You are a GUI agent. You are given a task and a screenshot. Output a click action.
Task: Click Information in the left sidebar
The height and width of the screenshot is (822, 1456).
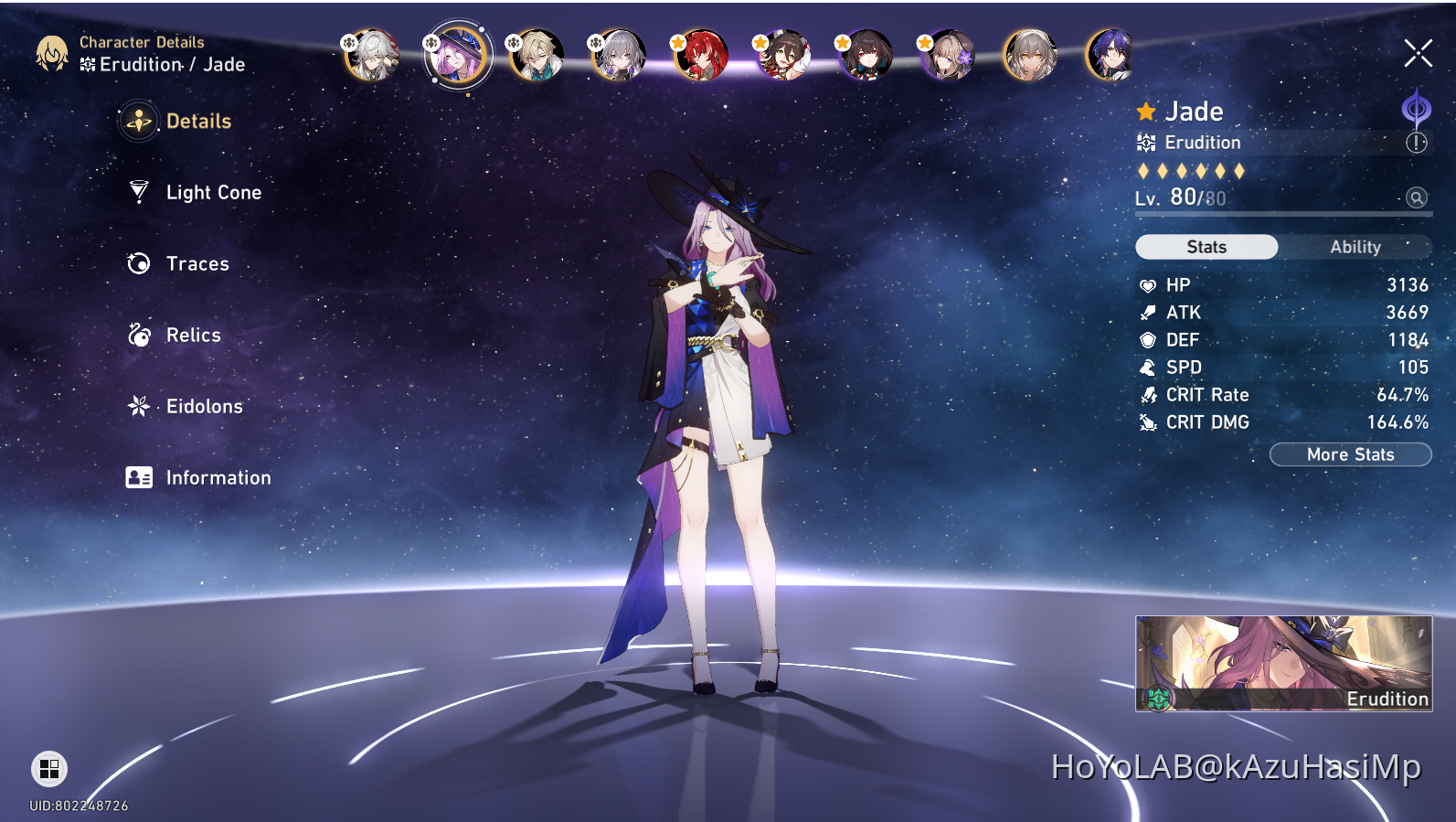point(218,476)
